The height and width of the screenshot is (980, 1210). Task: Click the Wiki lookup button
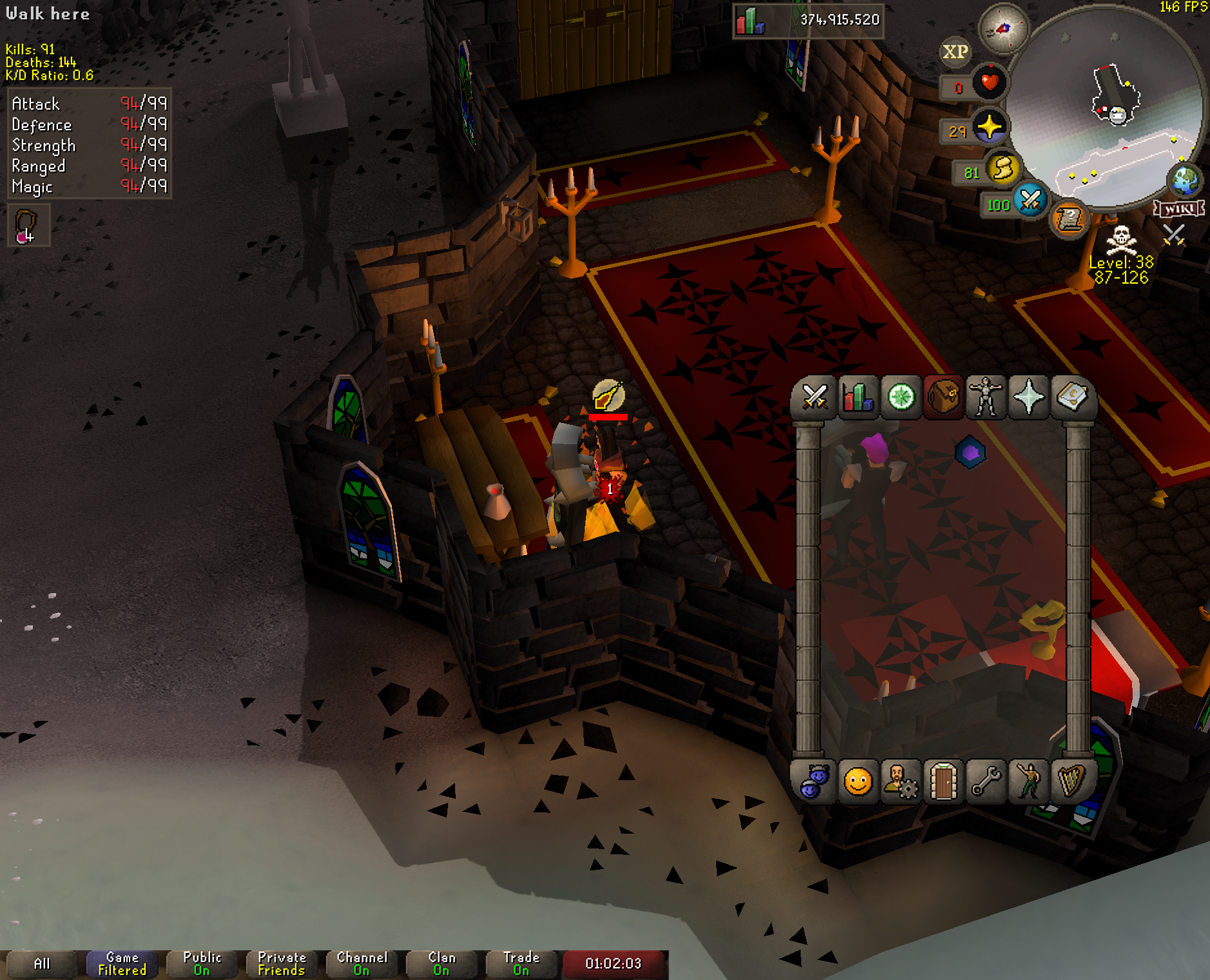point(1179,209)
